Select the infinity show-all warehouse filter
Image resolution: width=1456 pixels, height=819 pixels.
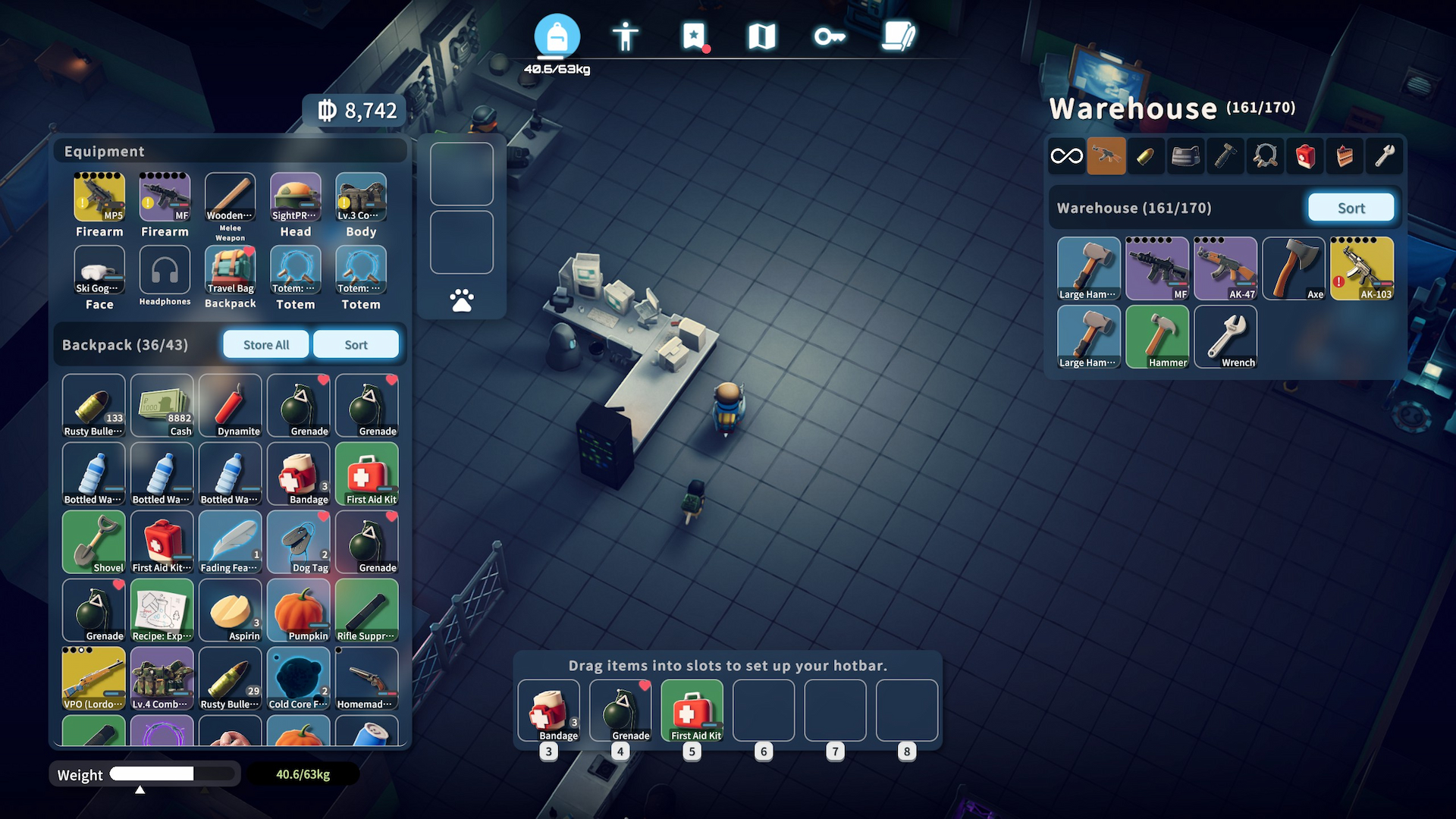point(1066,156)
